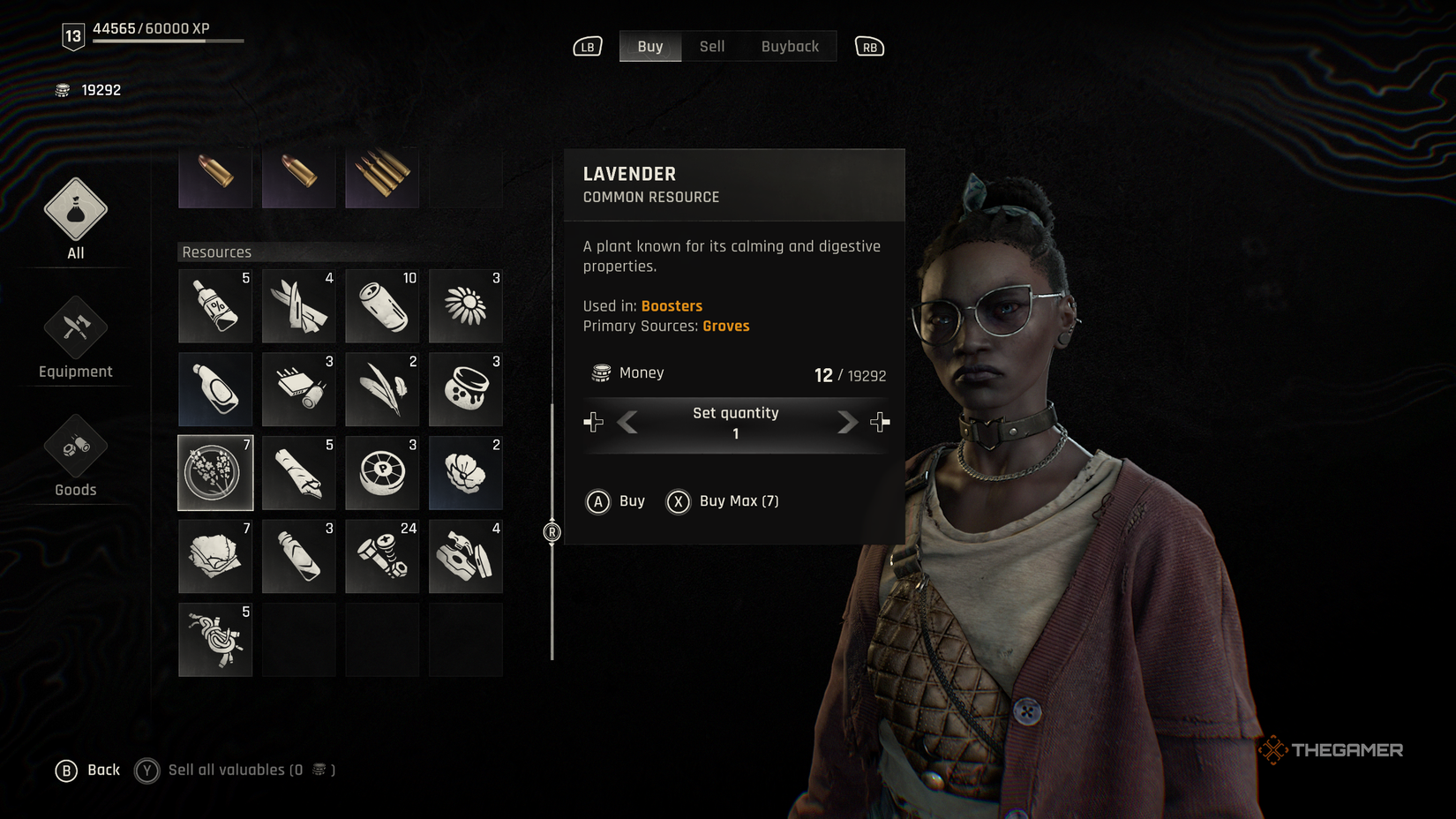Screen dimensions: 1456x819
Task: Select the nuts and bolts resource icon
Action: (382, 556)
